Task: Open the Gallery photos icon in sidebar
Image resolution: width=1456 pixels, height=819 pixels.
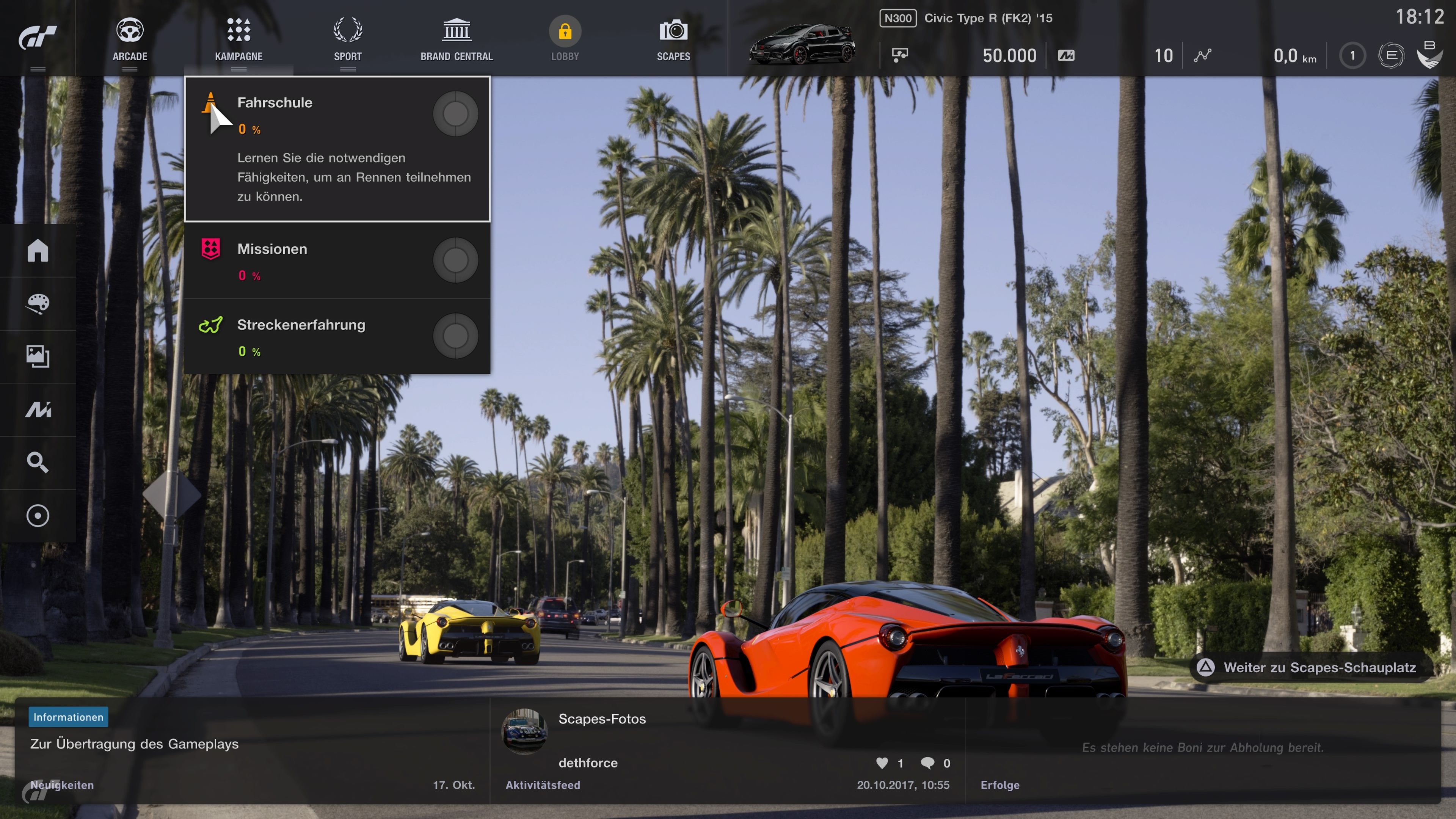Action: point(38,357)
